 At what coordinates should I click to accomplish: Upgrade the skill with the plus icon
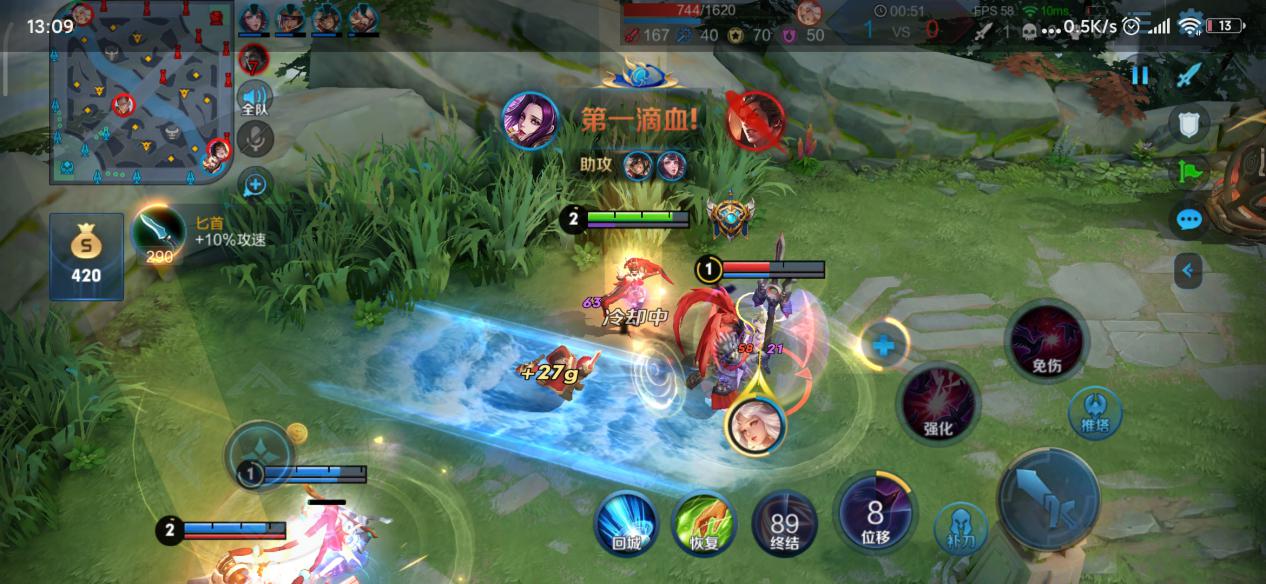point(884,346)
